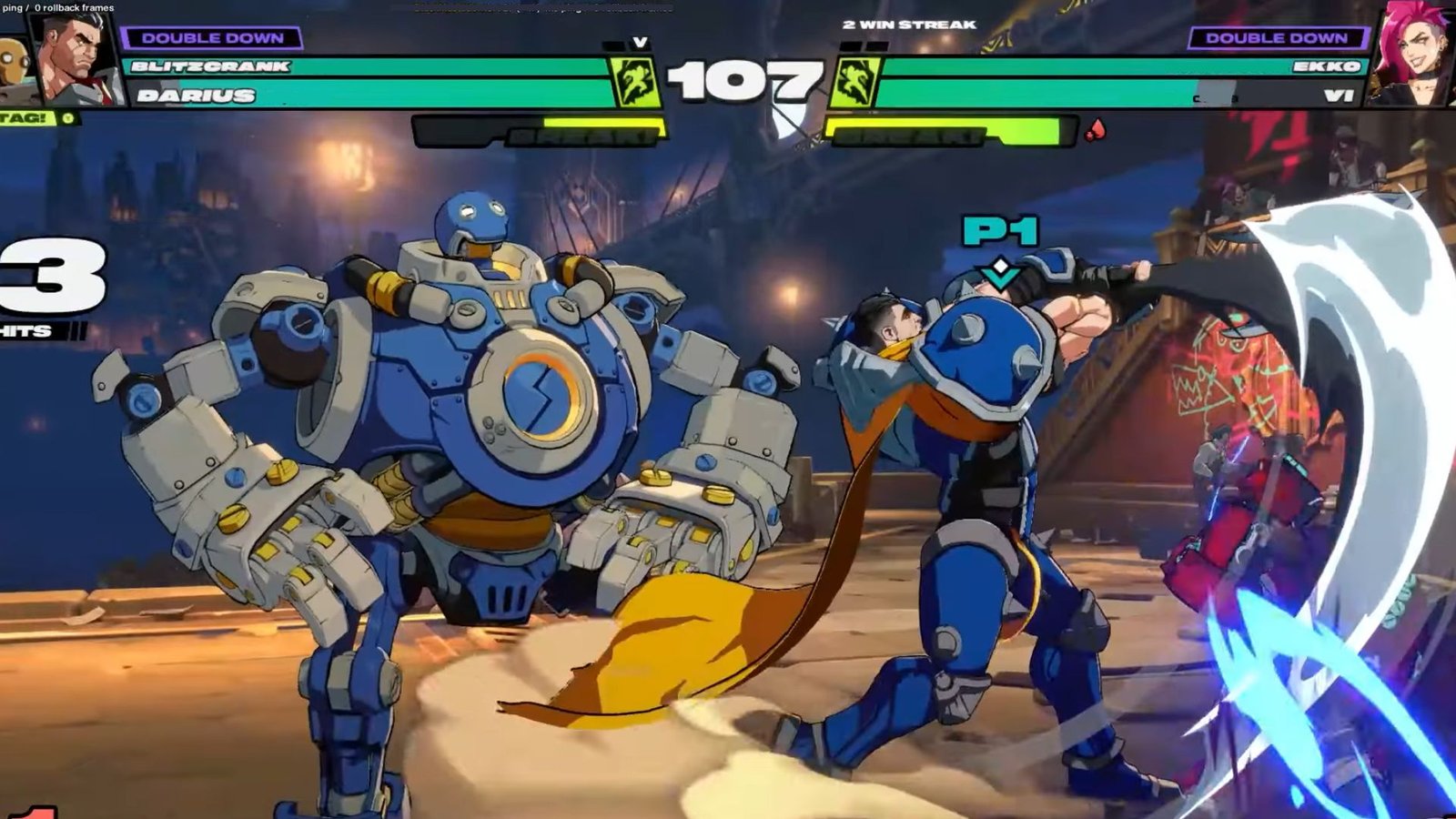Select the right team's Double Down label
This screenshot has width=1456, height=819.
point(1276,38)
